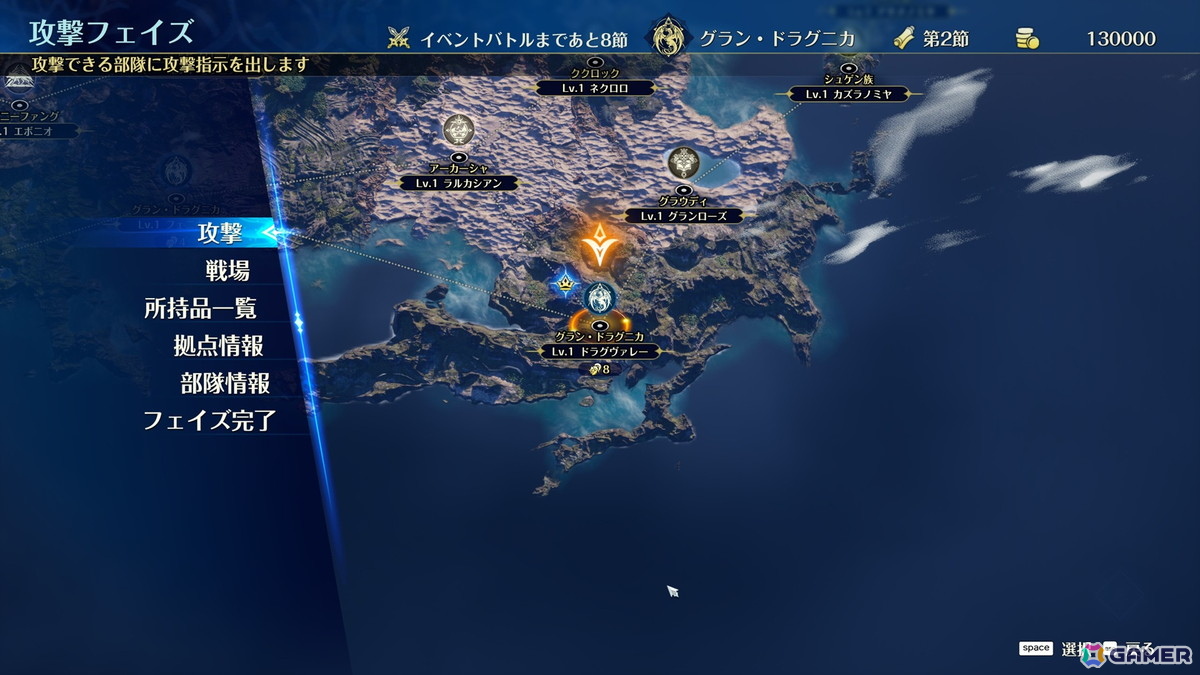Image resolution: width=1200 pixels, height=675 pixels.
Task: Open 部隊情報 unit information
Action: pyautogui.click(x=225, y=383)
